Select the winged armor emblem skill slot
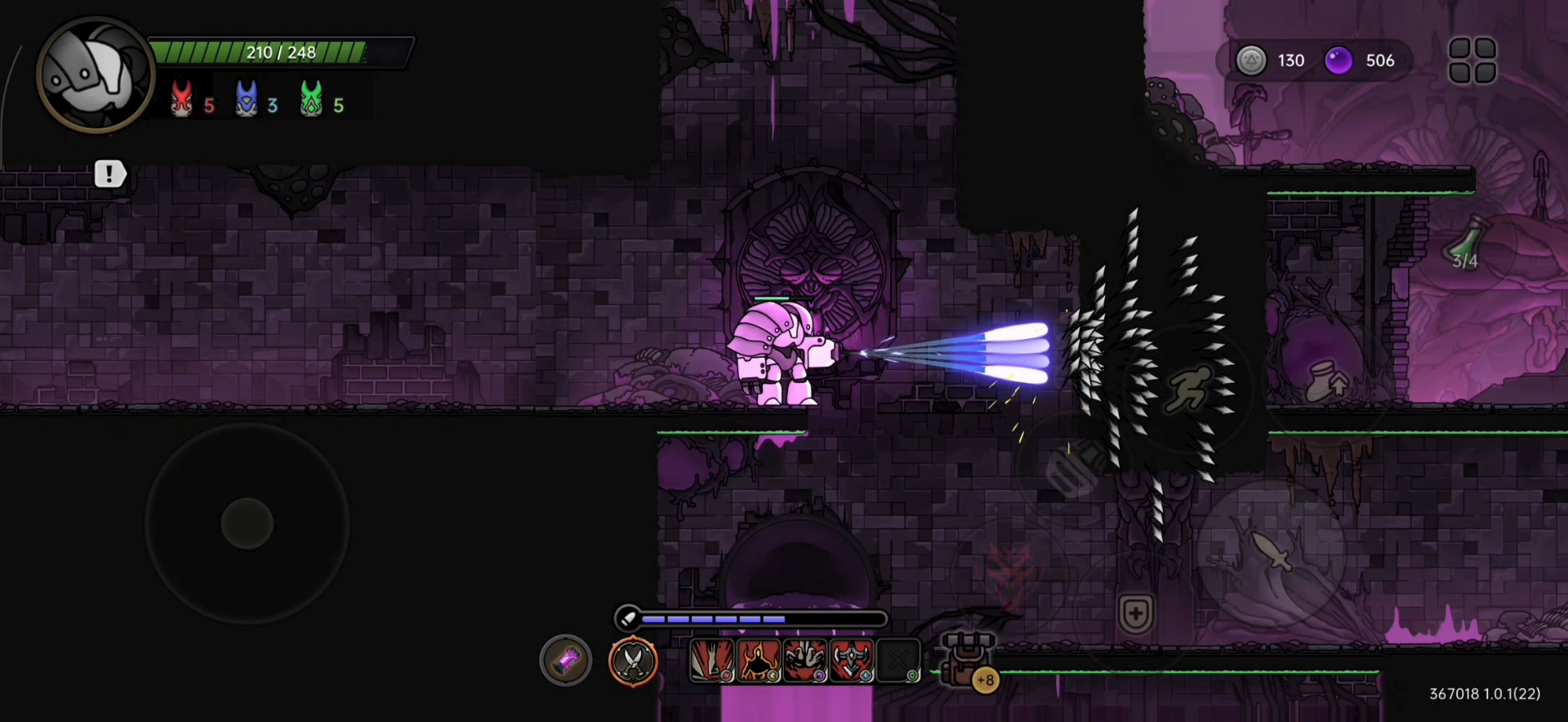Screen dimensions: 1568x722 [852, 660]
